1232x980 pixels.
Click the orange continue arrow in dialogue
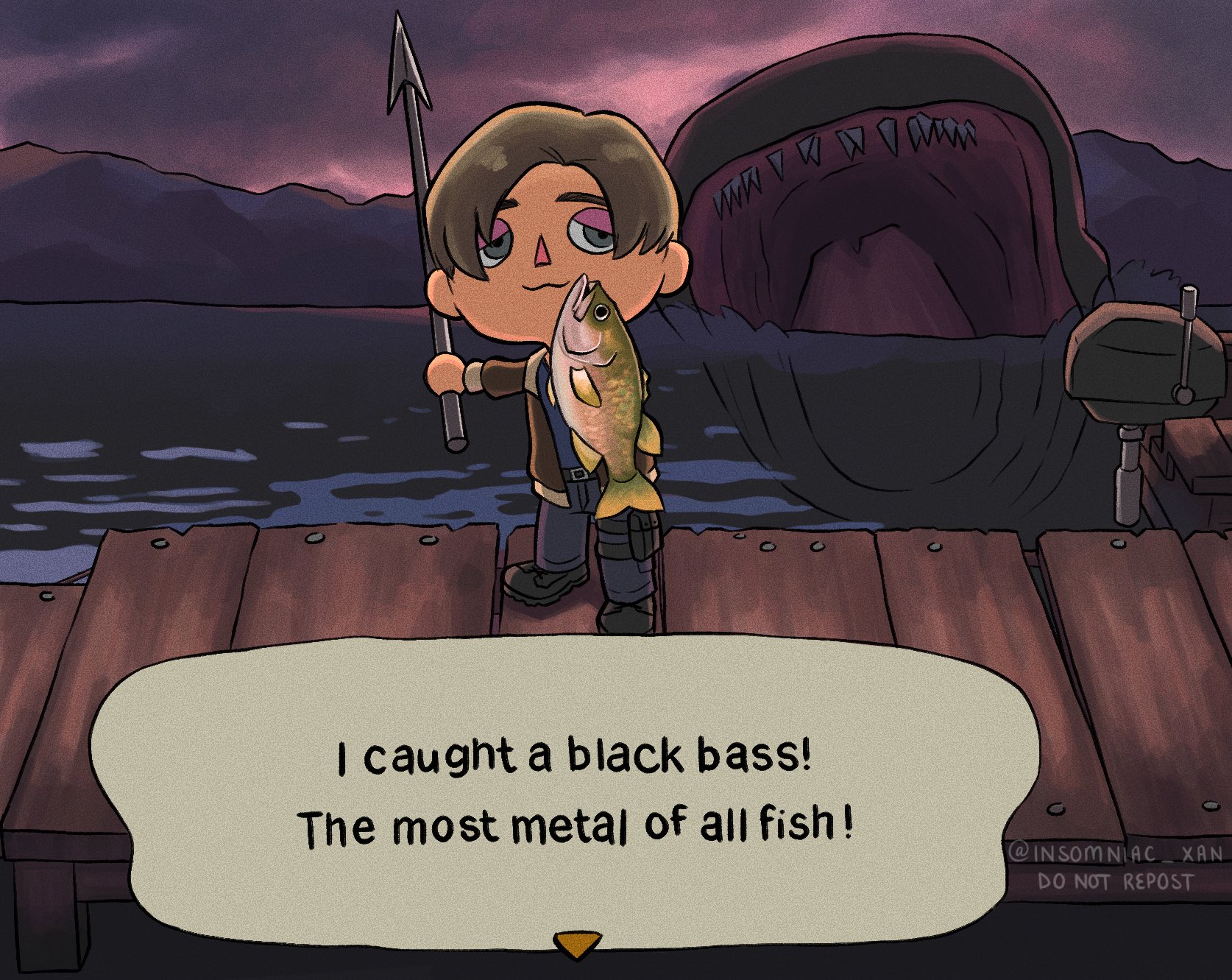577,943
